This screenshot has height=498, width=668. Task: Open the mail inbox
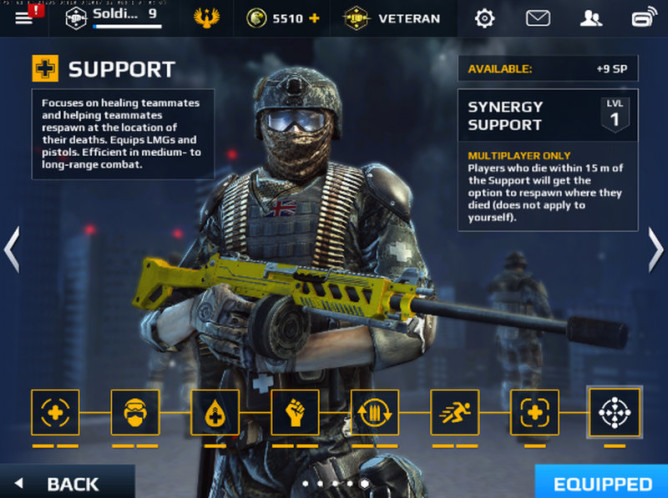538,18
